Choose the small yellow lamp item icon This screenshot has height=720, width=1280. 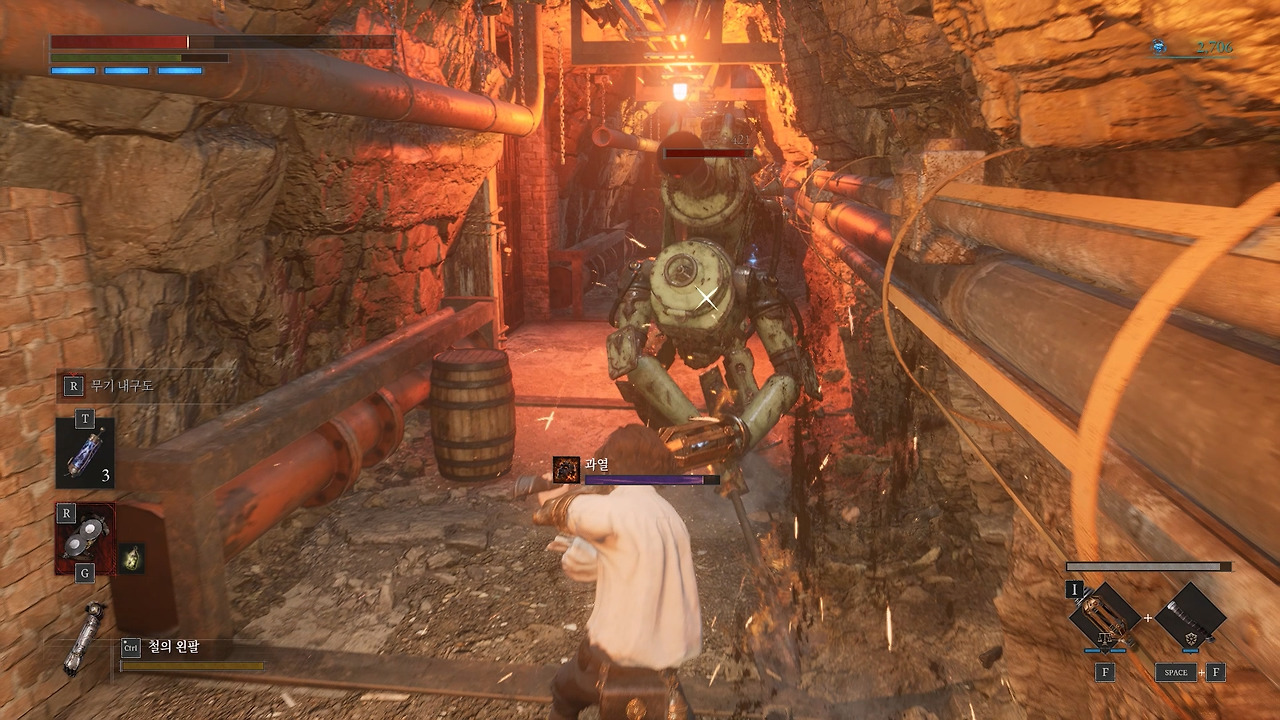pos(132,558)
